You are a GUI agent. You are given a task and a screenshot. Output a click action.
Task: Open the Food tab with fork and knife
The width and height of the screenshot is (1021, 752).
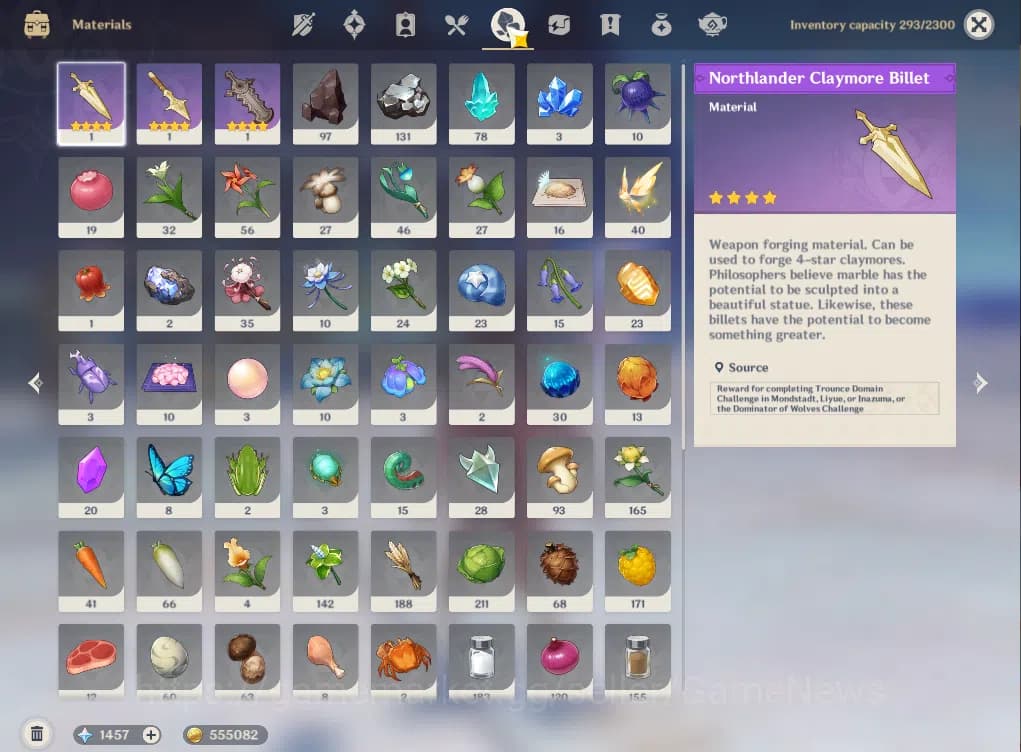tap(457, 25)
